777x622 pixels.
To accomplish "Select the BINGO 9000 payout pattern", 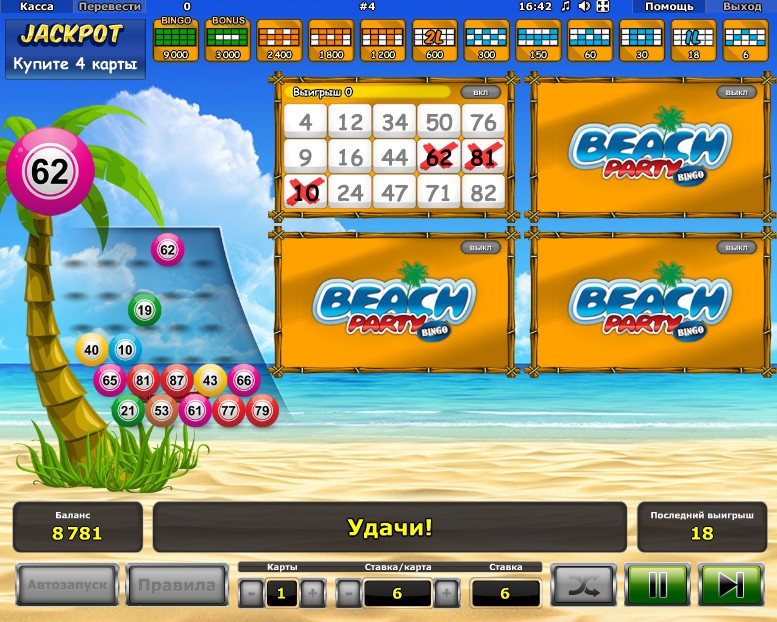I will 176,40.
